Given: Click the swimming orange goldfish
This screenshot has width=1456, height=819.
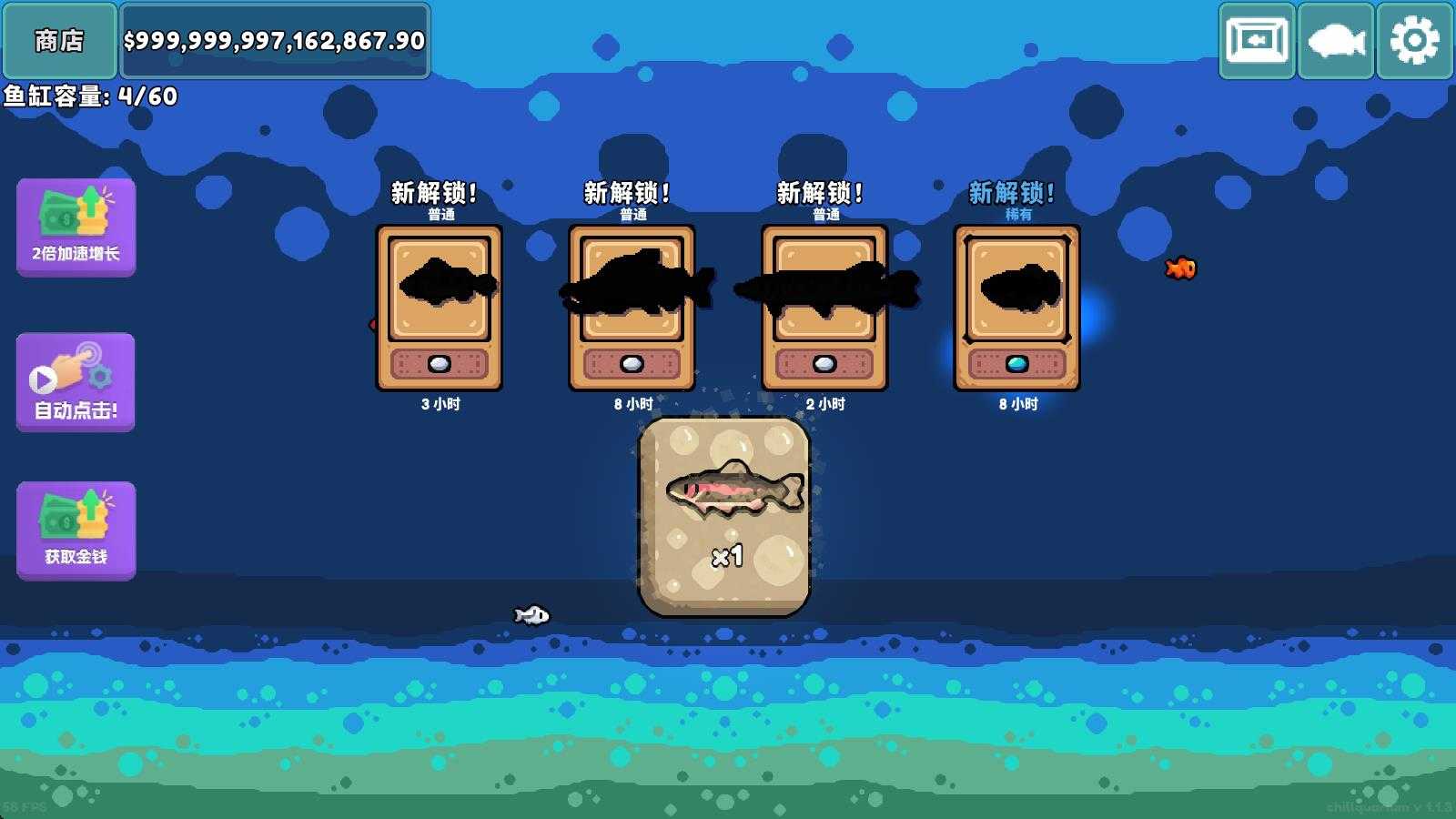Looking at the screenshot, I should click(1180, 269).
